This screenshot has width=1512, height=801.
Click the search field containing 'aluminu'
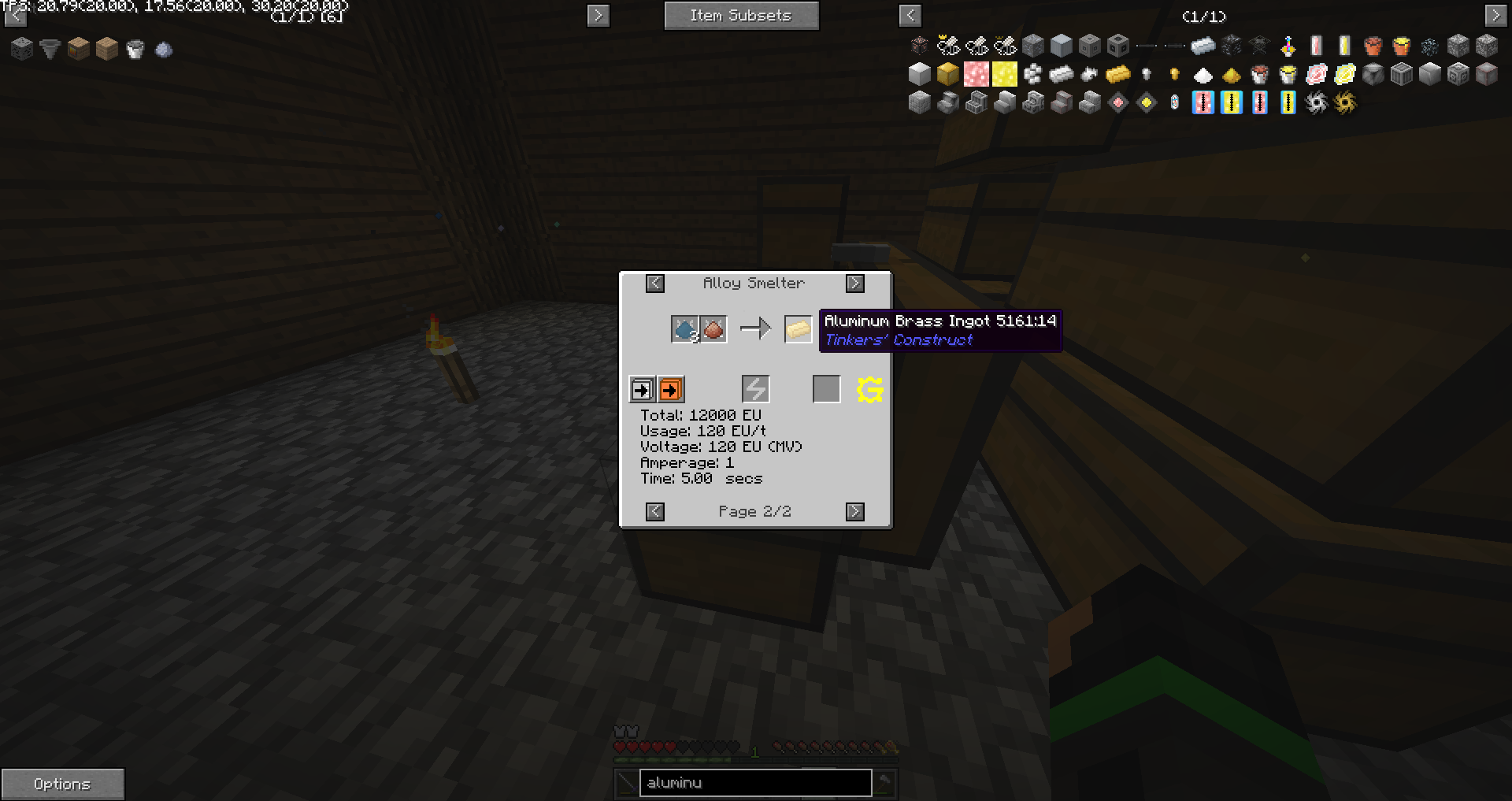pyautogui.click(x=754, y=782)
